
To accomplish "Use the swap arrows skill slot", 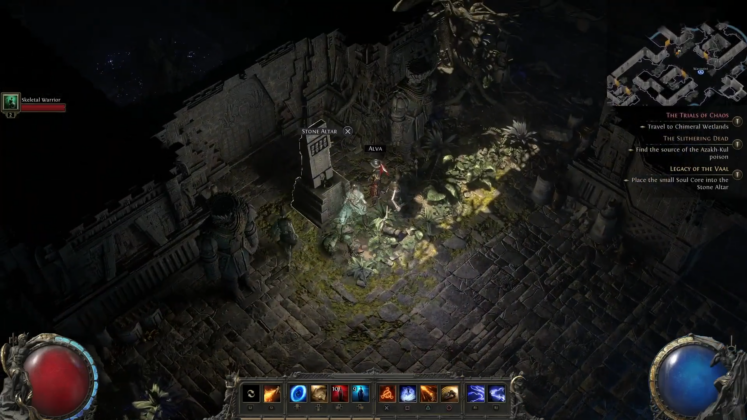I will point(250,393).
